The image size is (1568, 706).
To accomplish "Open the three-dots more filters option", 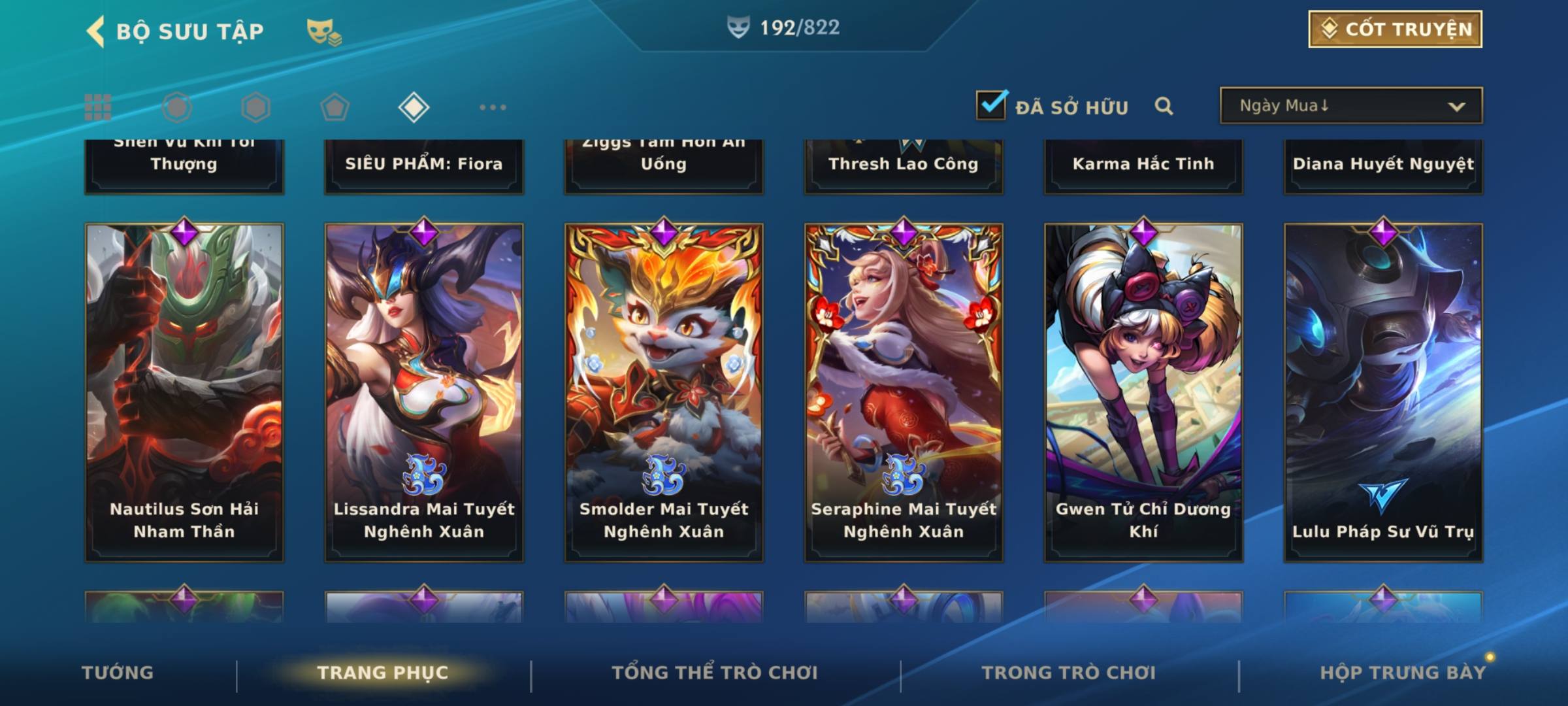I will (x=493, y=107).
